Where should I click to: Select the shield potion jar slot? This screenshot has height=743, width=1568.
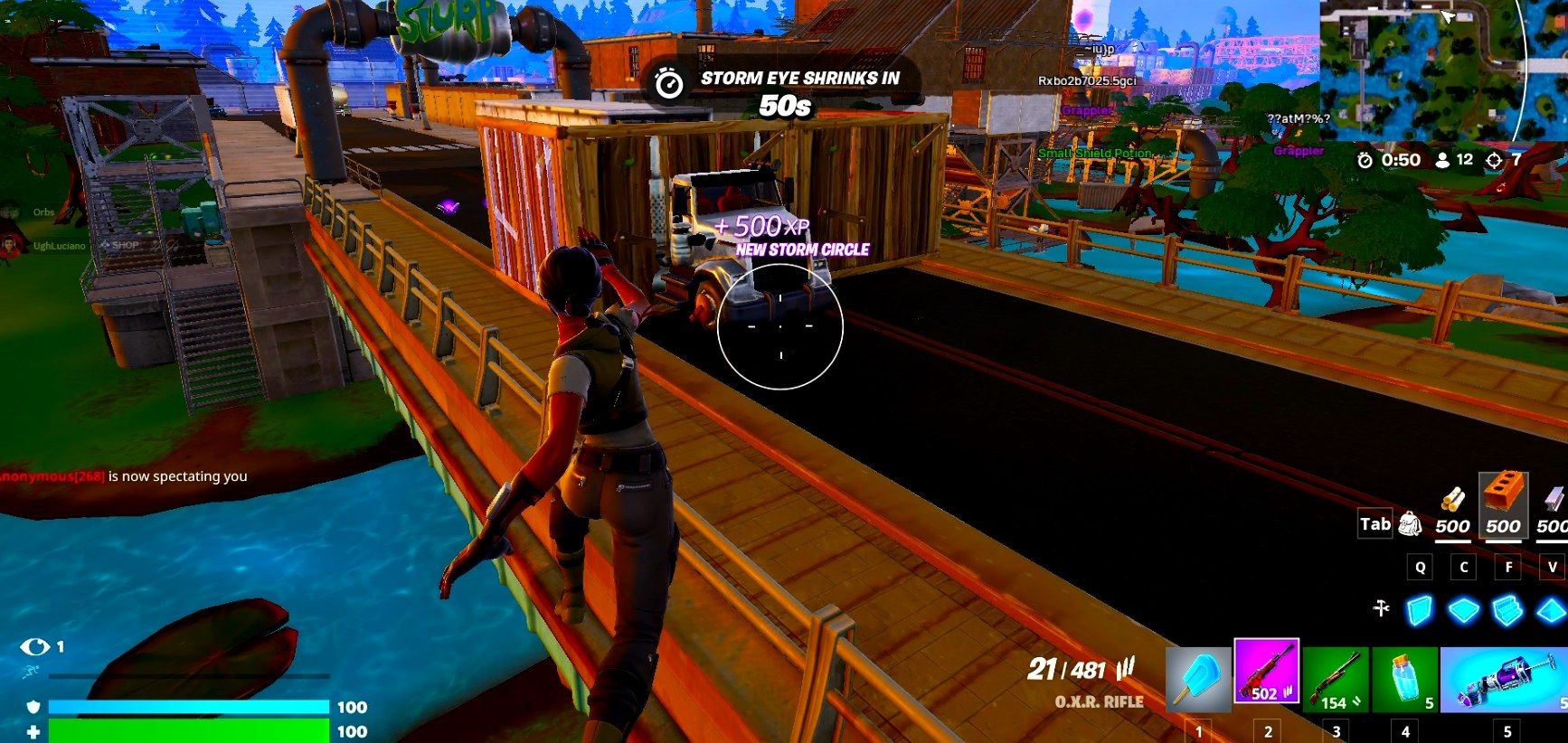tap(1404, 680)
